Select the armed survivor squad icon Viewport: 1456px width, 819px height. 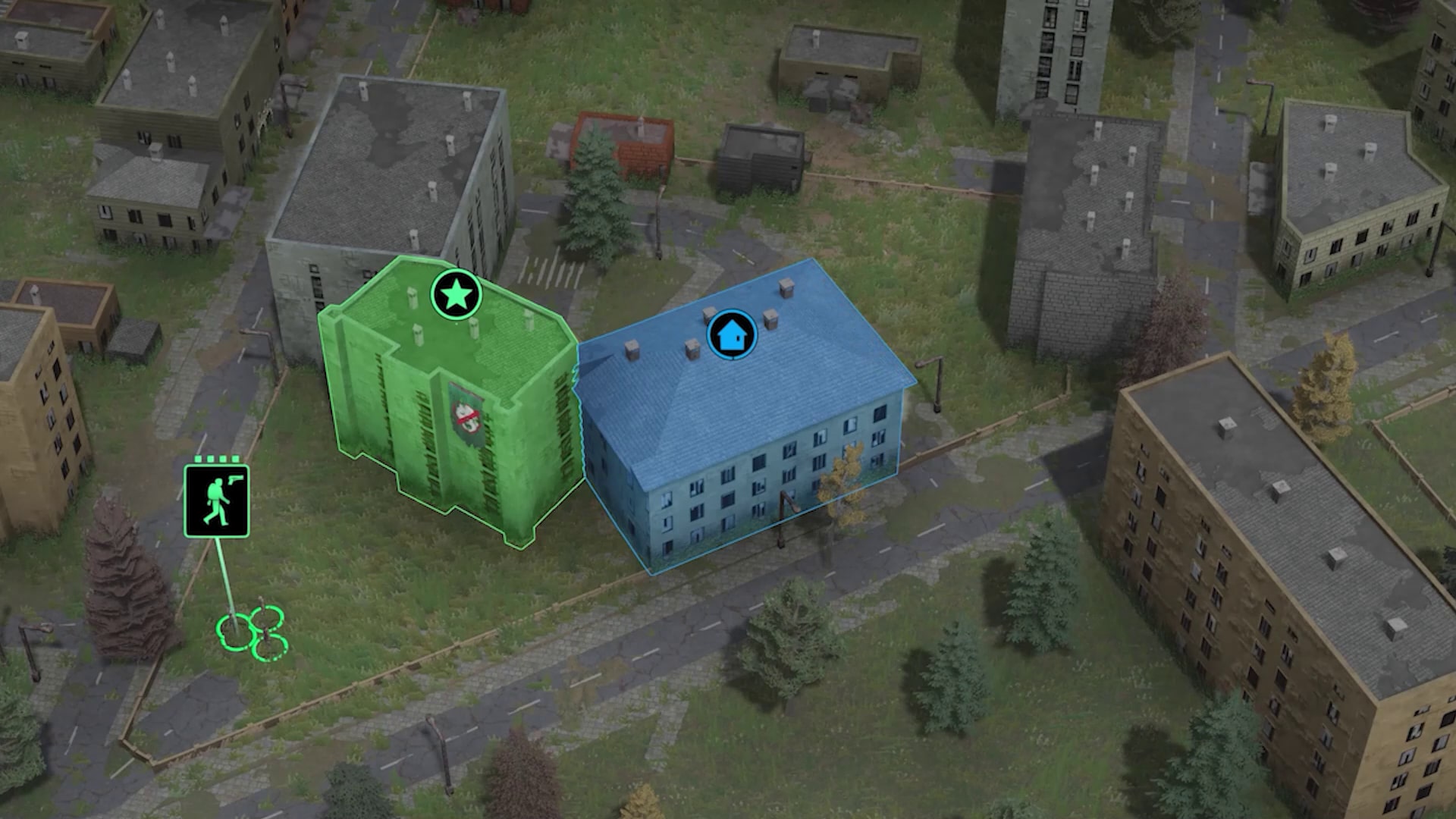(x=217, y=501)
